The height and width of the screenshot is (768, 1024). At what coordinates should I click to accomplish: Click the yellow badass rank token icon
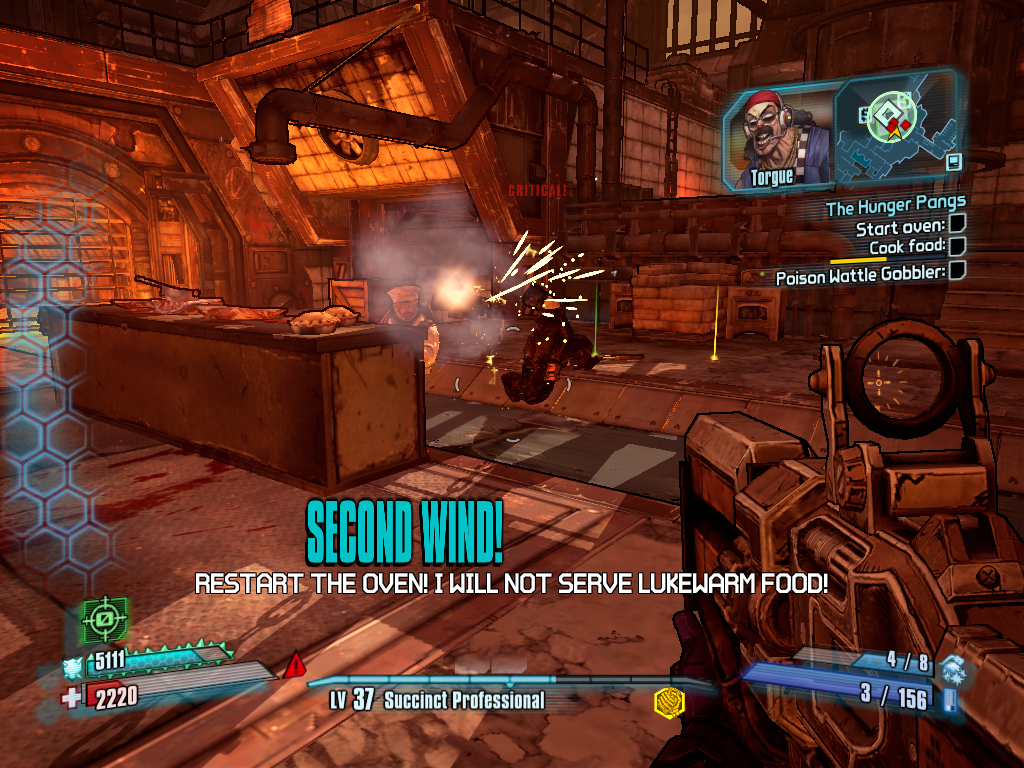point(667,703)
